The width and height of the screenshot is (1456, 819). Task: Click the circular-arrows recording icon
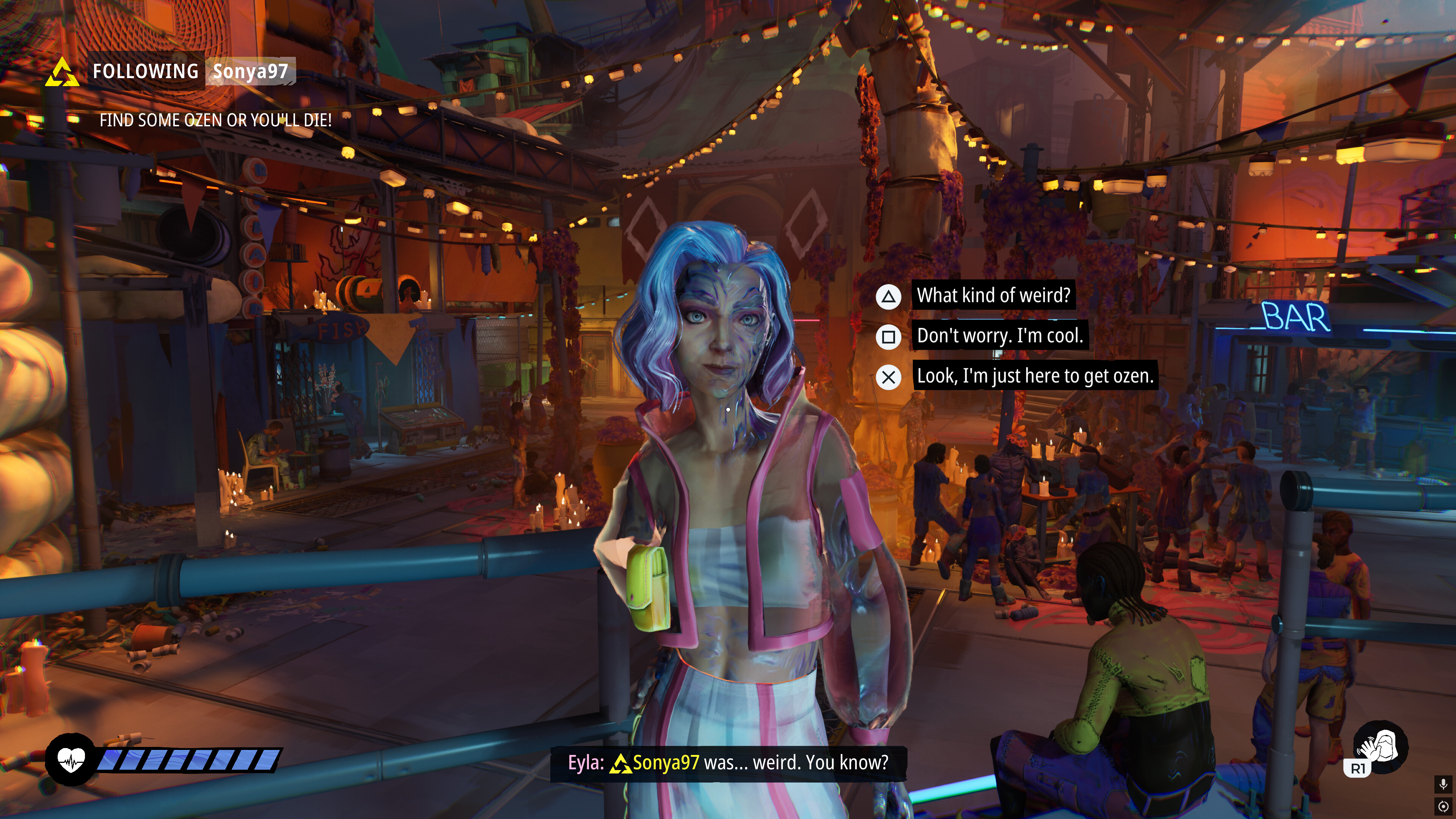click(x=1443, y=806)
